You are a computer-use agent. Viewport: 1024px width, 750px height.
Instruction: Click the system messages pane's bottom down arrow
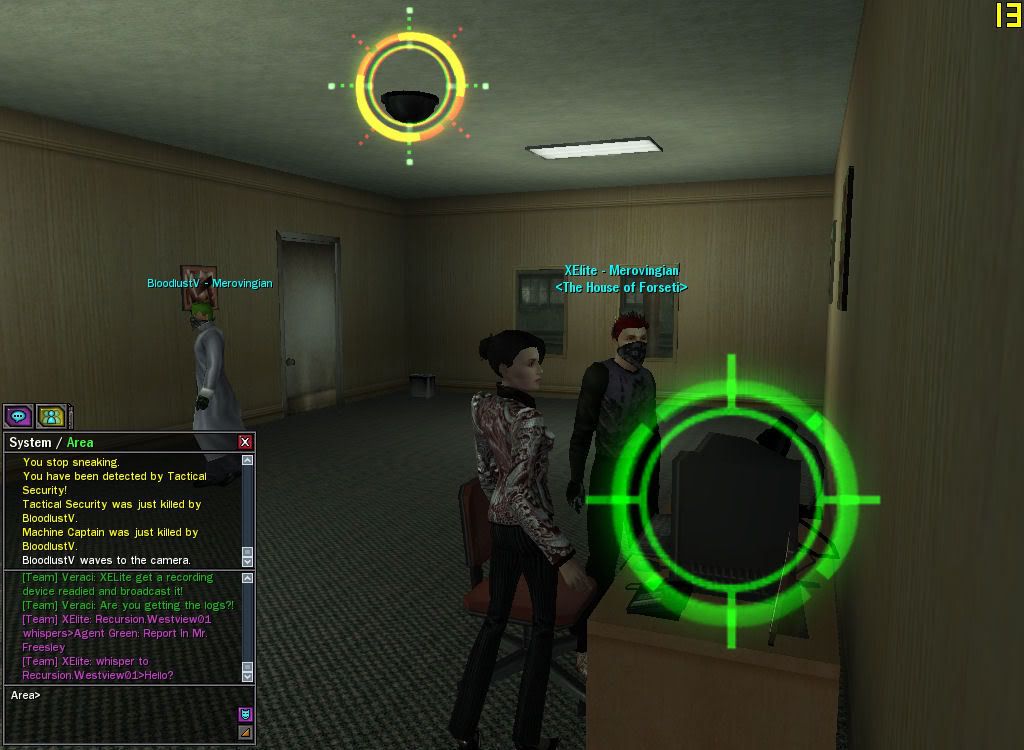pyautogui.click(x=248, y=562)
